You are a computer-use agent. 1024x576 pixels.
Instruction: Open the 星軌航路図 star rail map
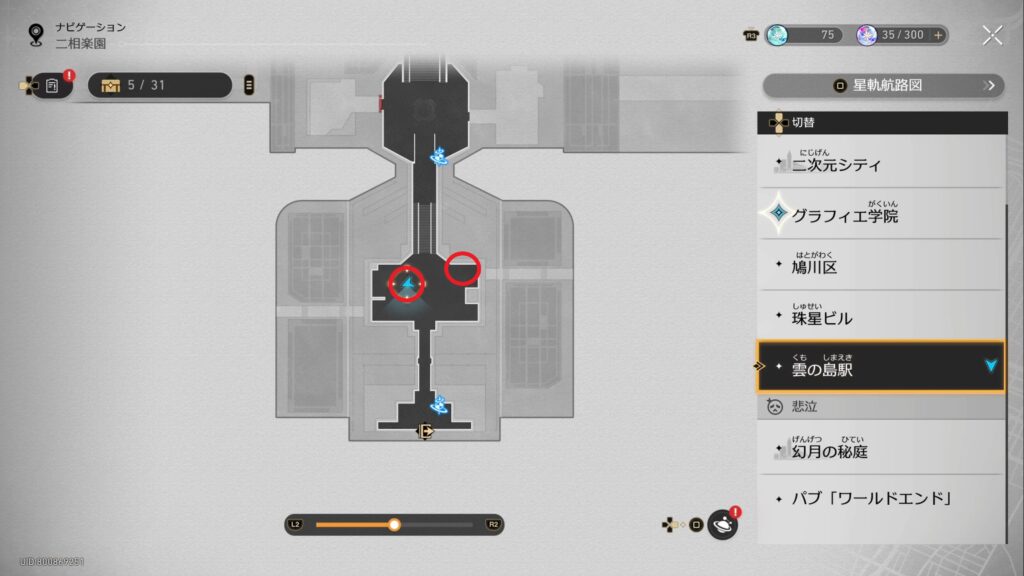pyautogui.click(x=884, y=86)
